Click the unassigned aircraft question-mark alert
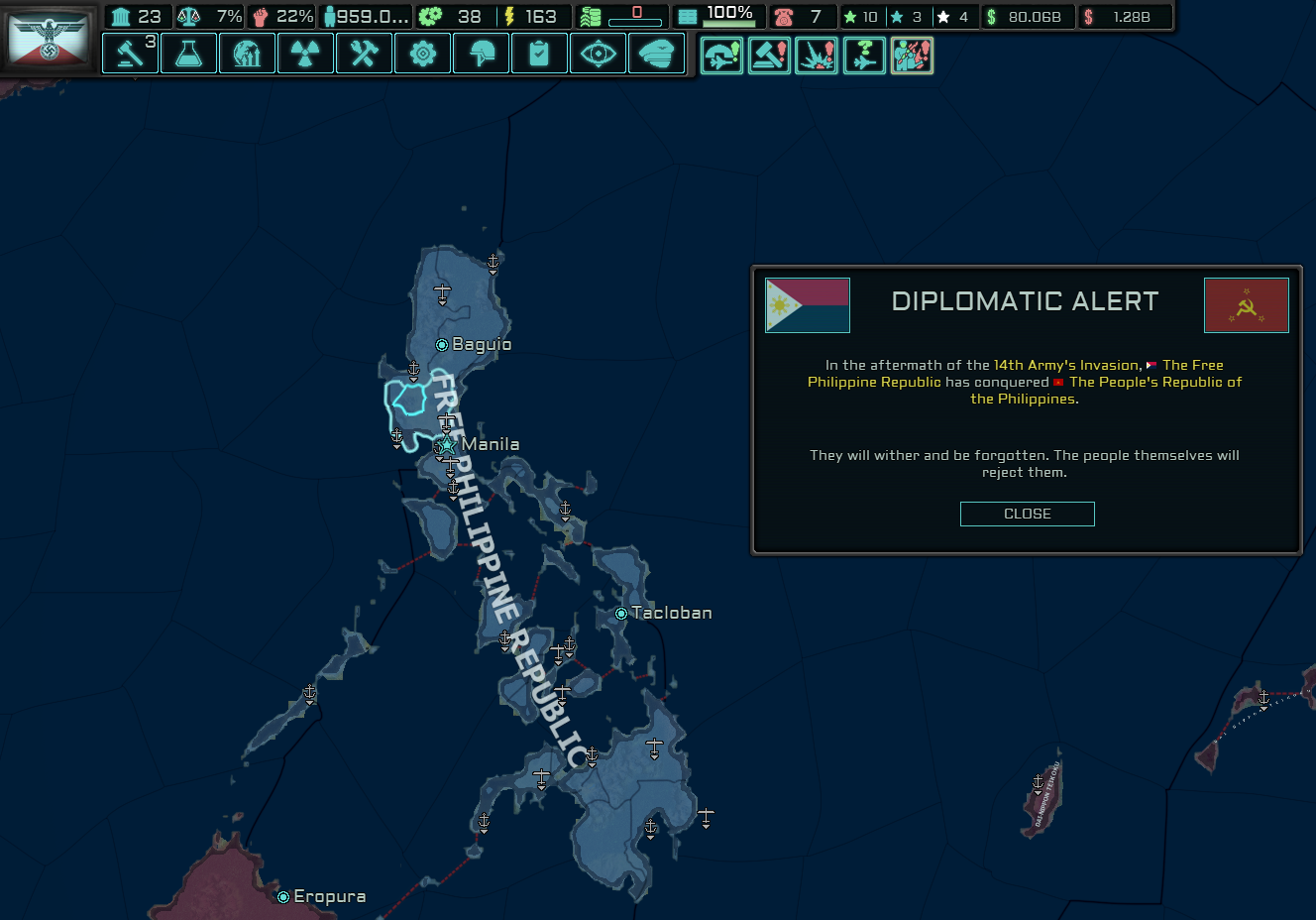 click(x=864, y=57)
